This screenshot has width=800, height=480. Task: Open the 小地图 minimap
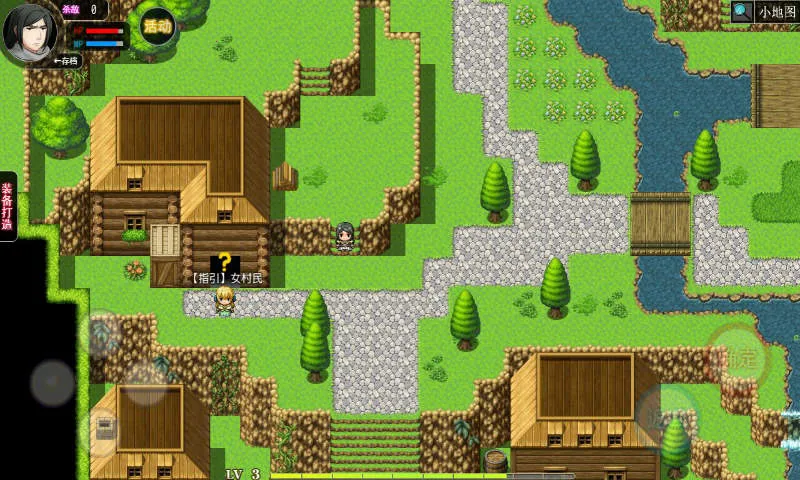click(x=765, y=12)
